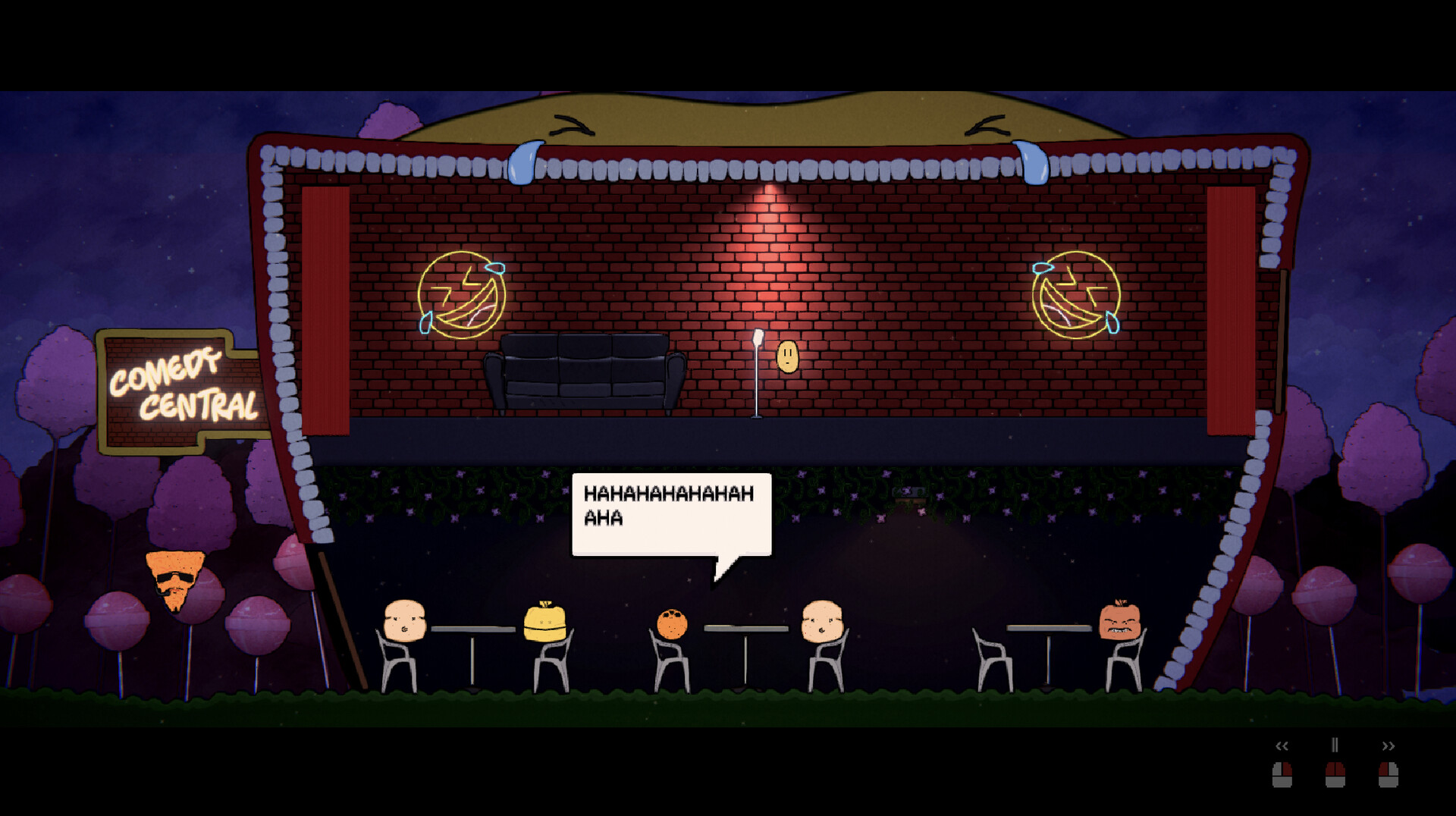The image size is (1456, 816).
Task: Pause the scene with the || control
Action: [1335, 745]
